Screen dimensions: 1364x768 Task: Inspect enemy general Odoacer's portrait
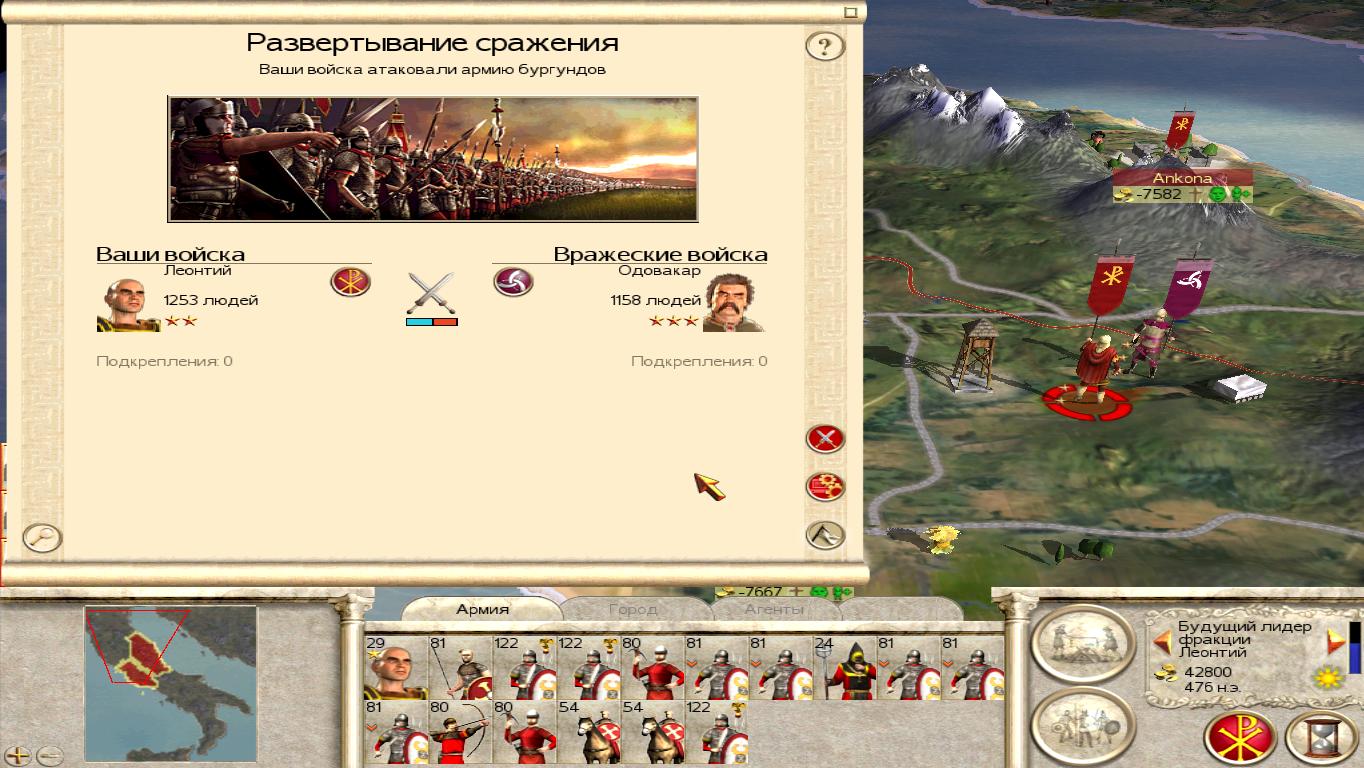click(735, 302)
